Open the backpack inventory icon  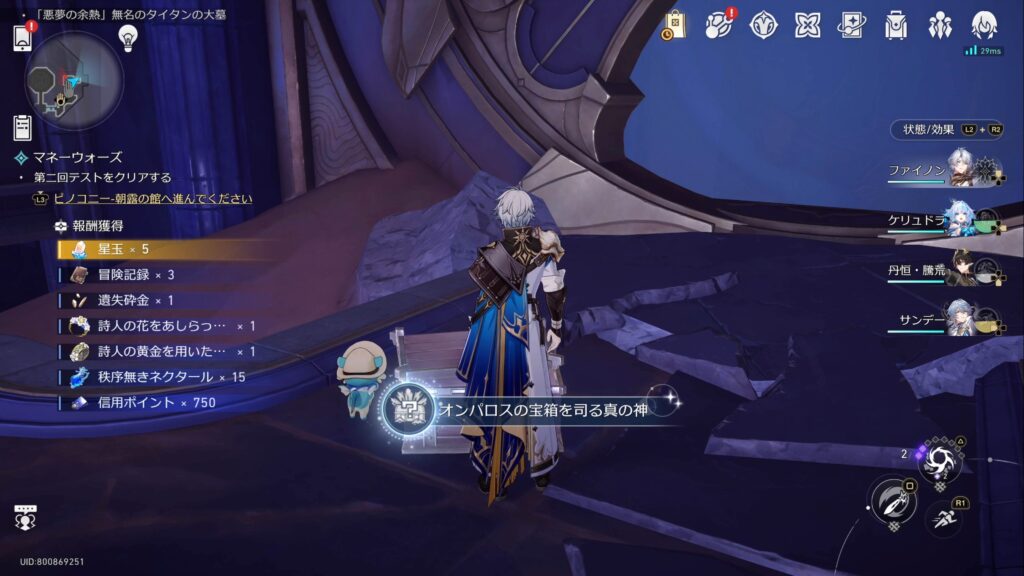tap(896, 25)
